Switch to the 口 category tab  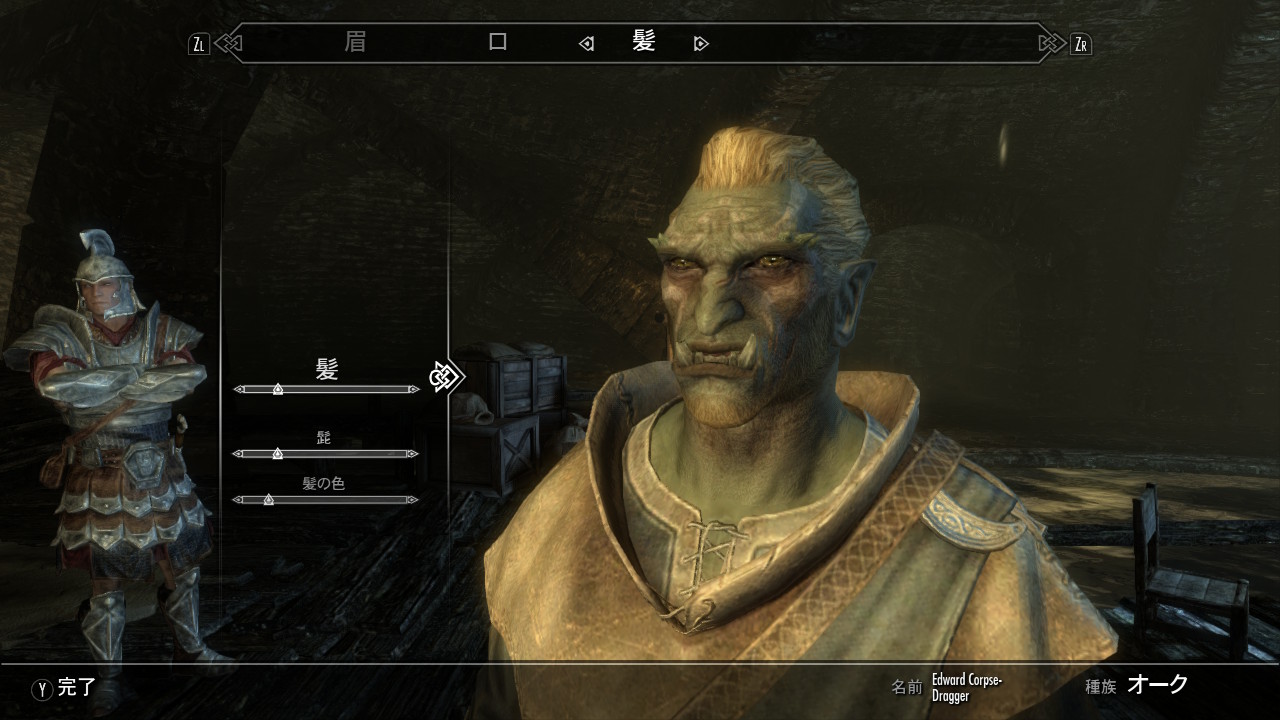coord(498,43)
